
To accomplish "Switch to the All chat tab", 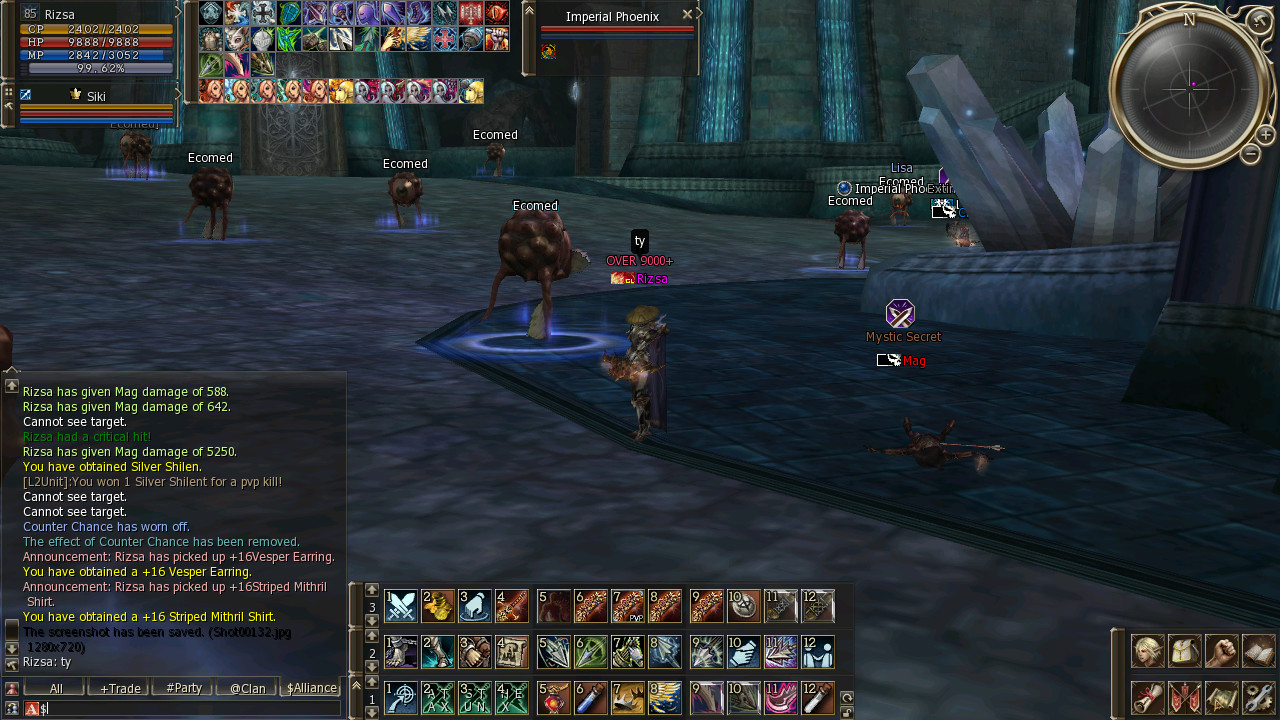I will [56, 688].
